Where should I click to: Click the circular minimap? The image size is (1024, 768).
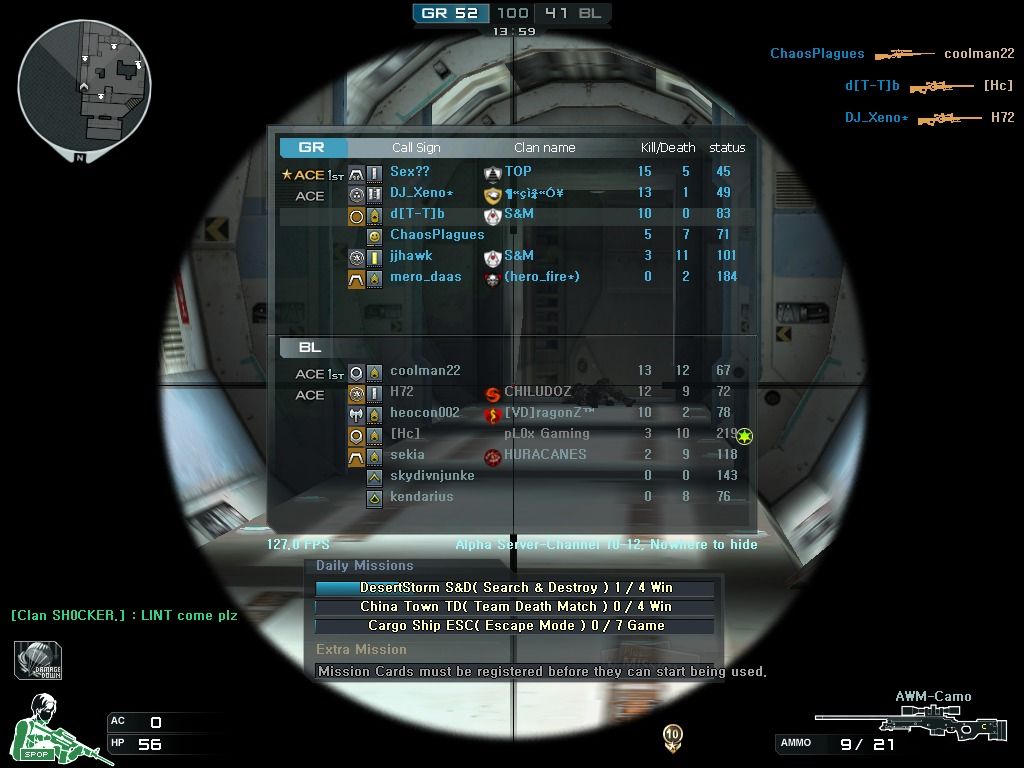[84, 84]
